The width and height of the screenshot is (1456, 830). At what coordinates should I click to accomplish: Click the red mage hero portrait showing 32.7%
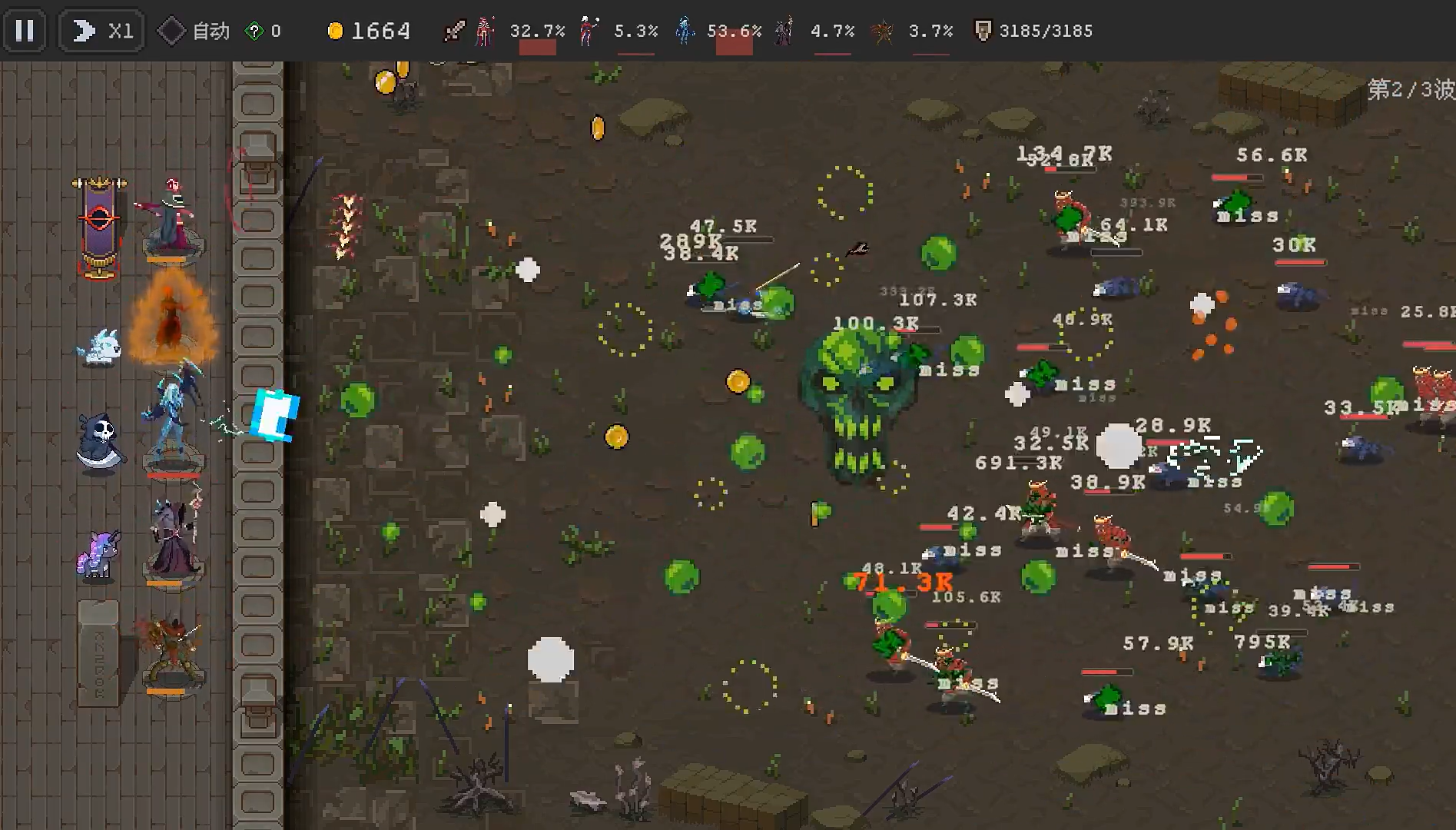[x=484, y=31]
